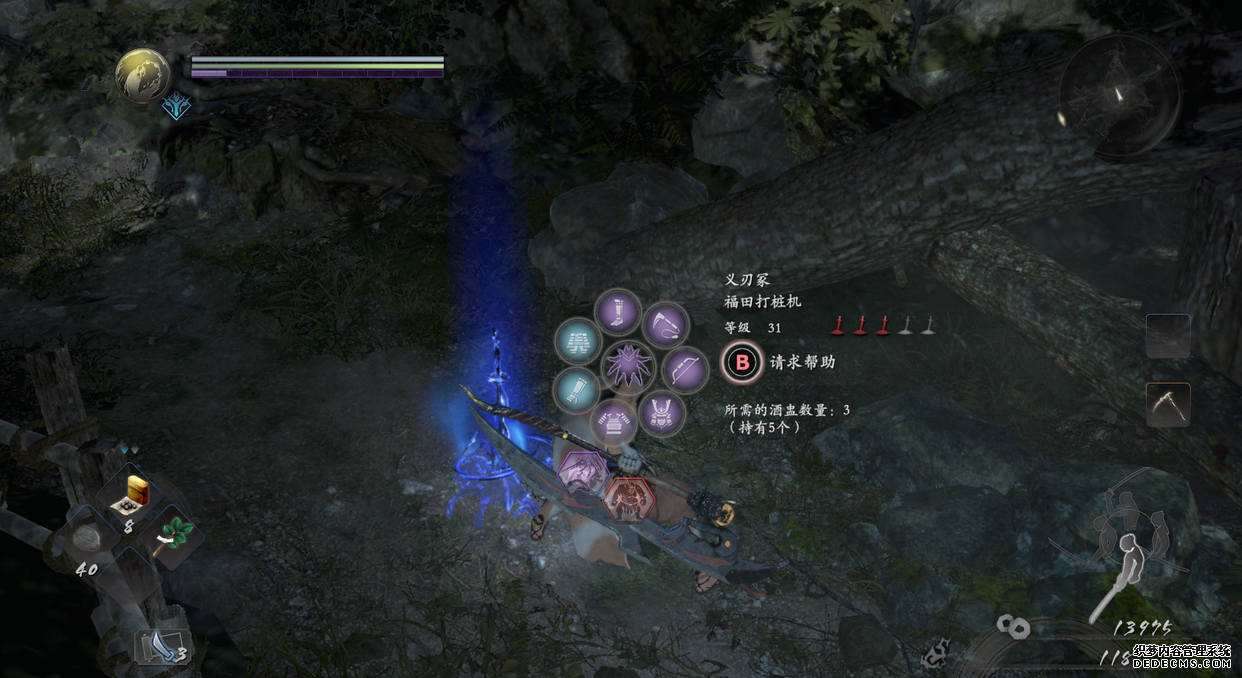Use the gold box item with count 8

(136, 490)
